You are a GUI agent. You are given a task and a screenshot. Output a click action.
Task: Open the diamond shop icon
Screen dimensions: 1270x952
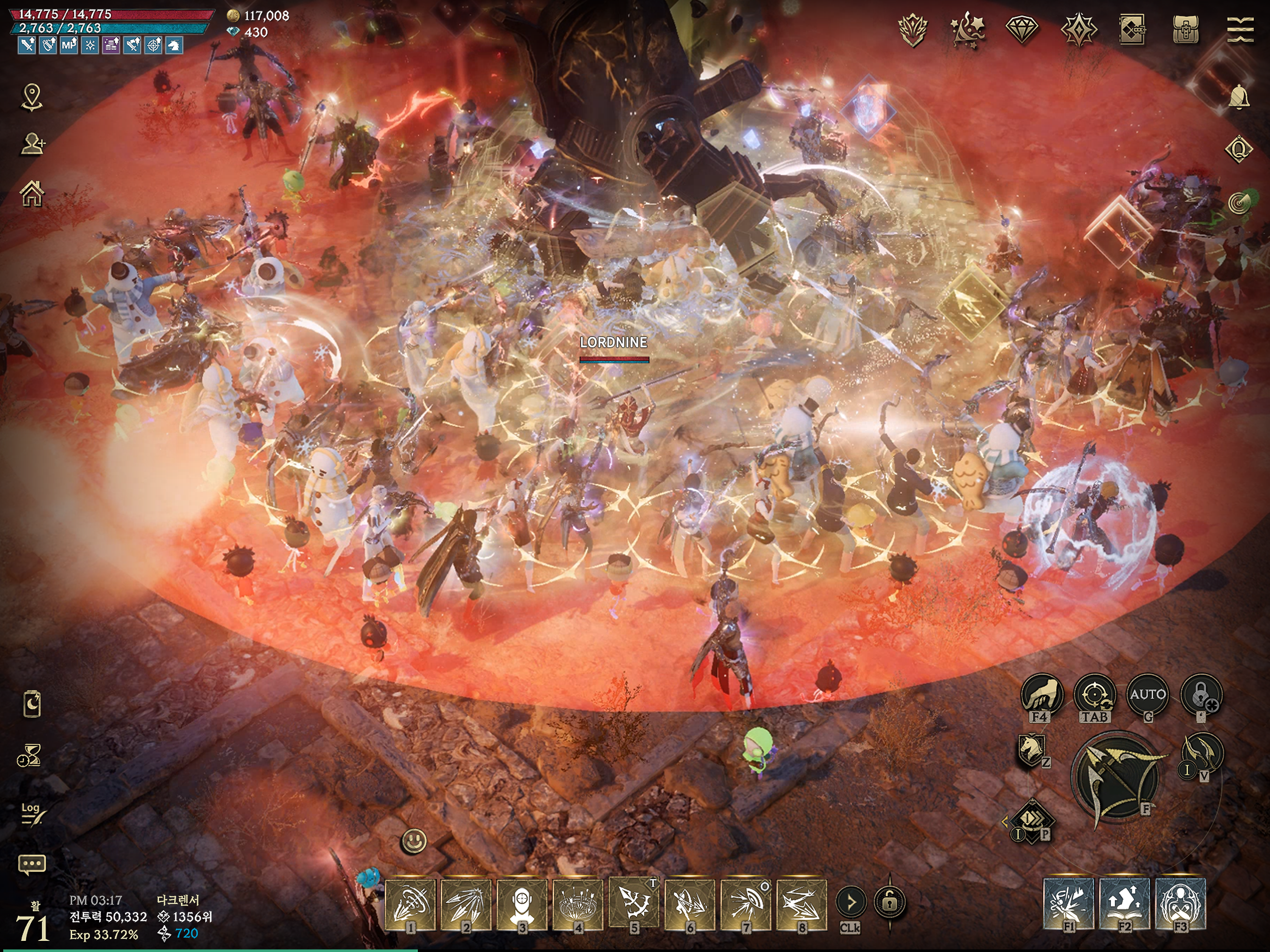[1022, 28]
